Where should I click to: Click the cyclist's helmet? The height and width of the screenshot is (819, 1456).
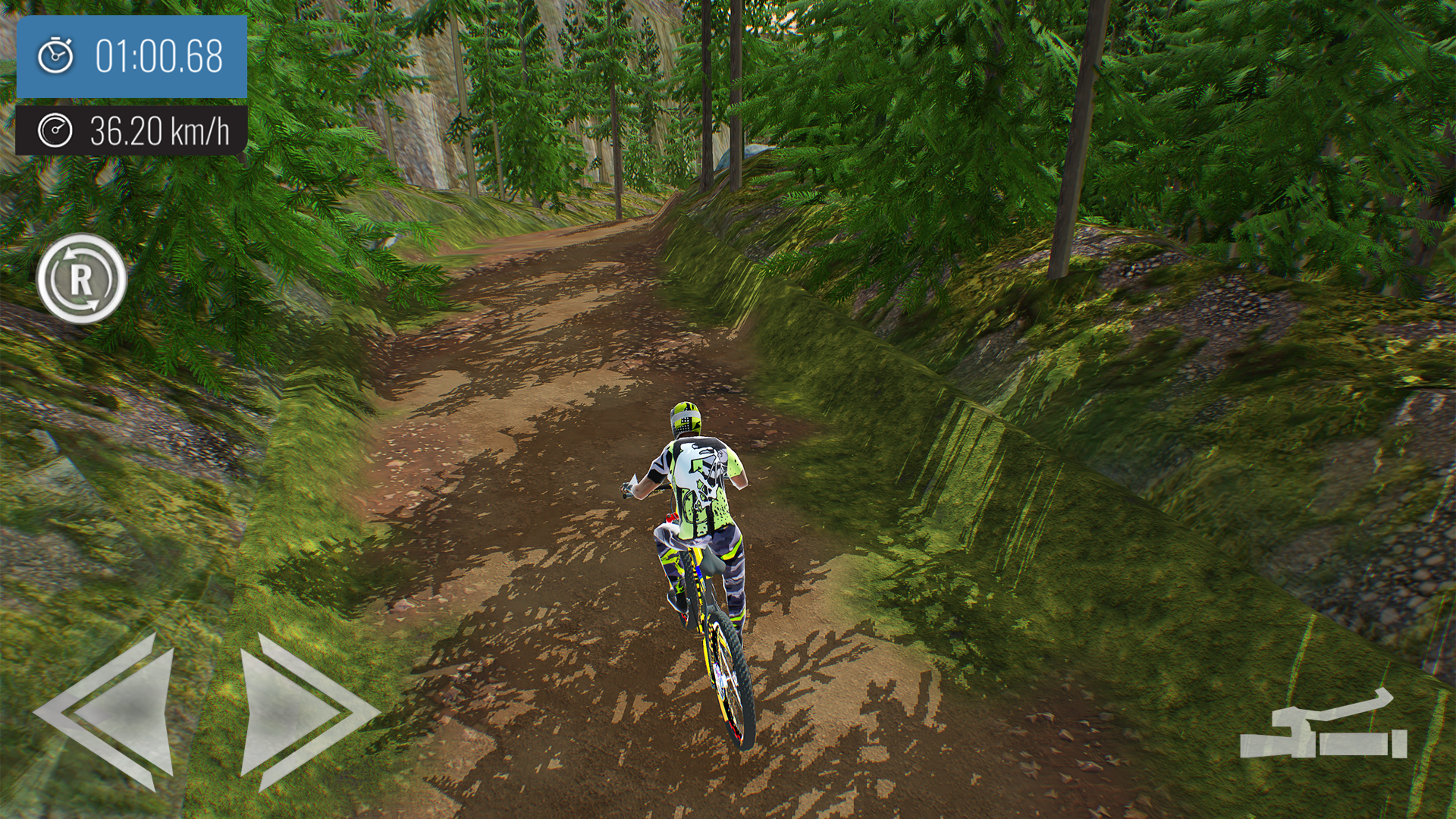click(685, 417)
